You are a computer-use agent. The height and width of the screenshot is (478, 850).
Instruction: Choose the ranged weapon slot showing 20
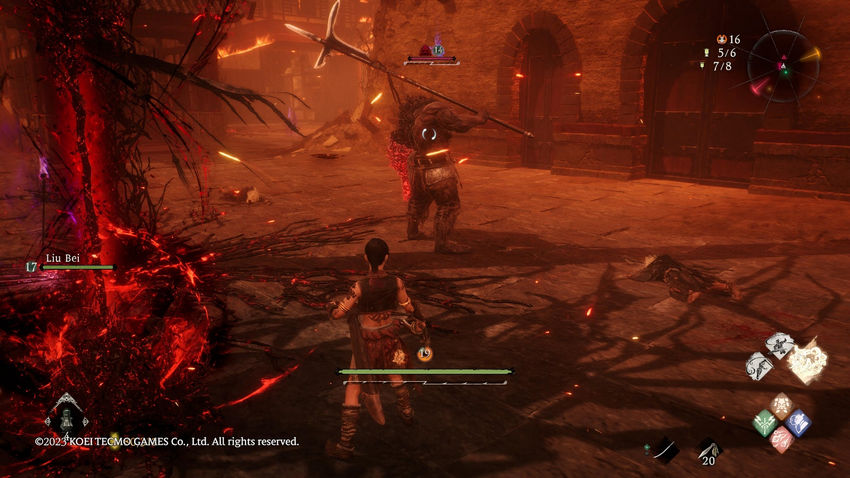[x=708, y=451]
